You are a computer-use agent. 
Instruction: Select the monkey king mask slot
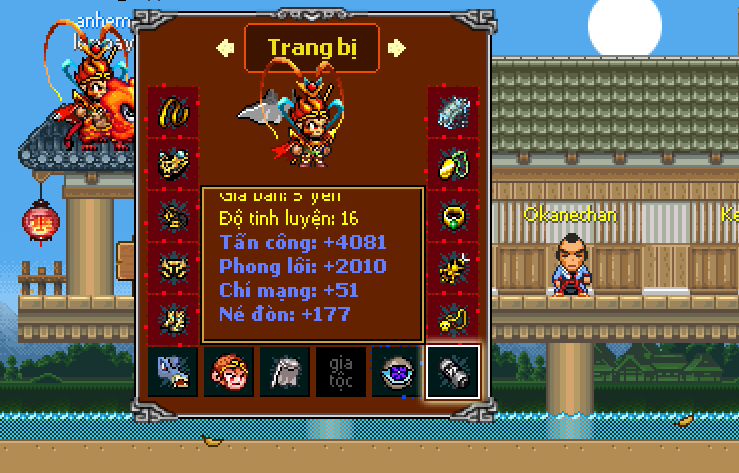pos(229,373)
